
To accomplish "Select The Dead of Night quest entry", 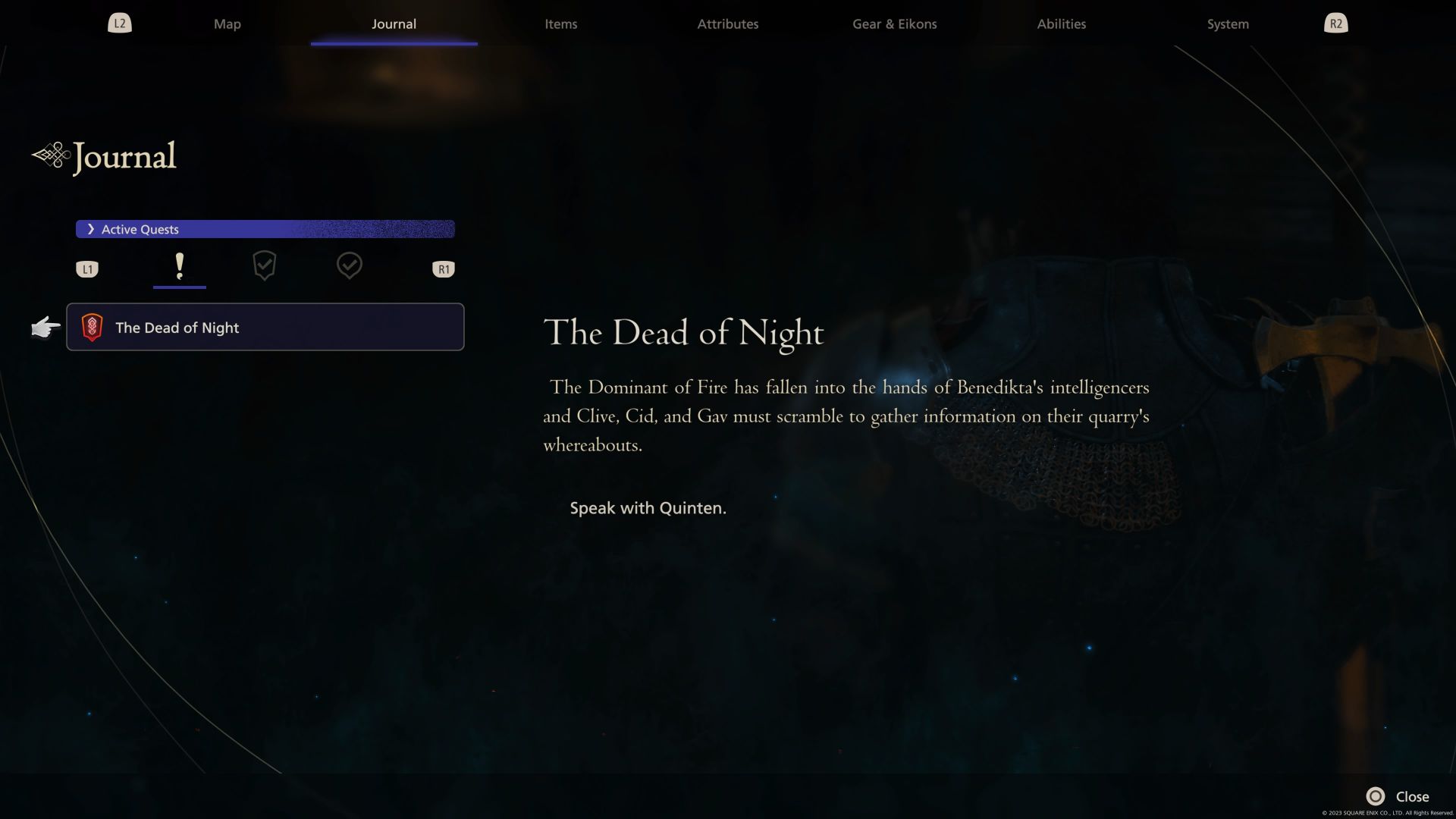I will point(265,328).
